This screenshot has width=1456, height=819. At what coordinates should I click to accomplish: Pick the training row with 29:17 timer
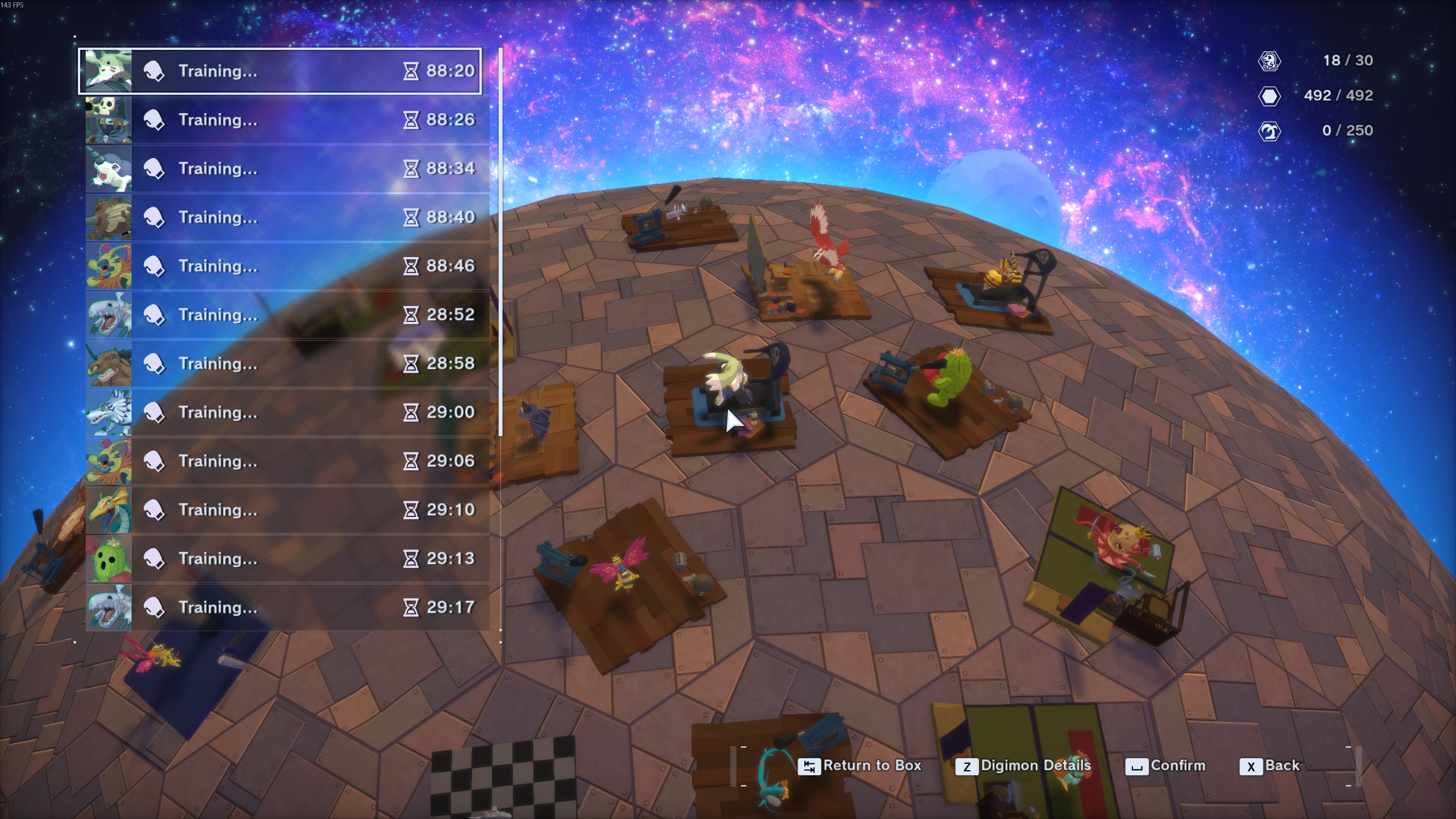click(x=287, y=607)
